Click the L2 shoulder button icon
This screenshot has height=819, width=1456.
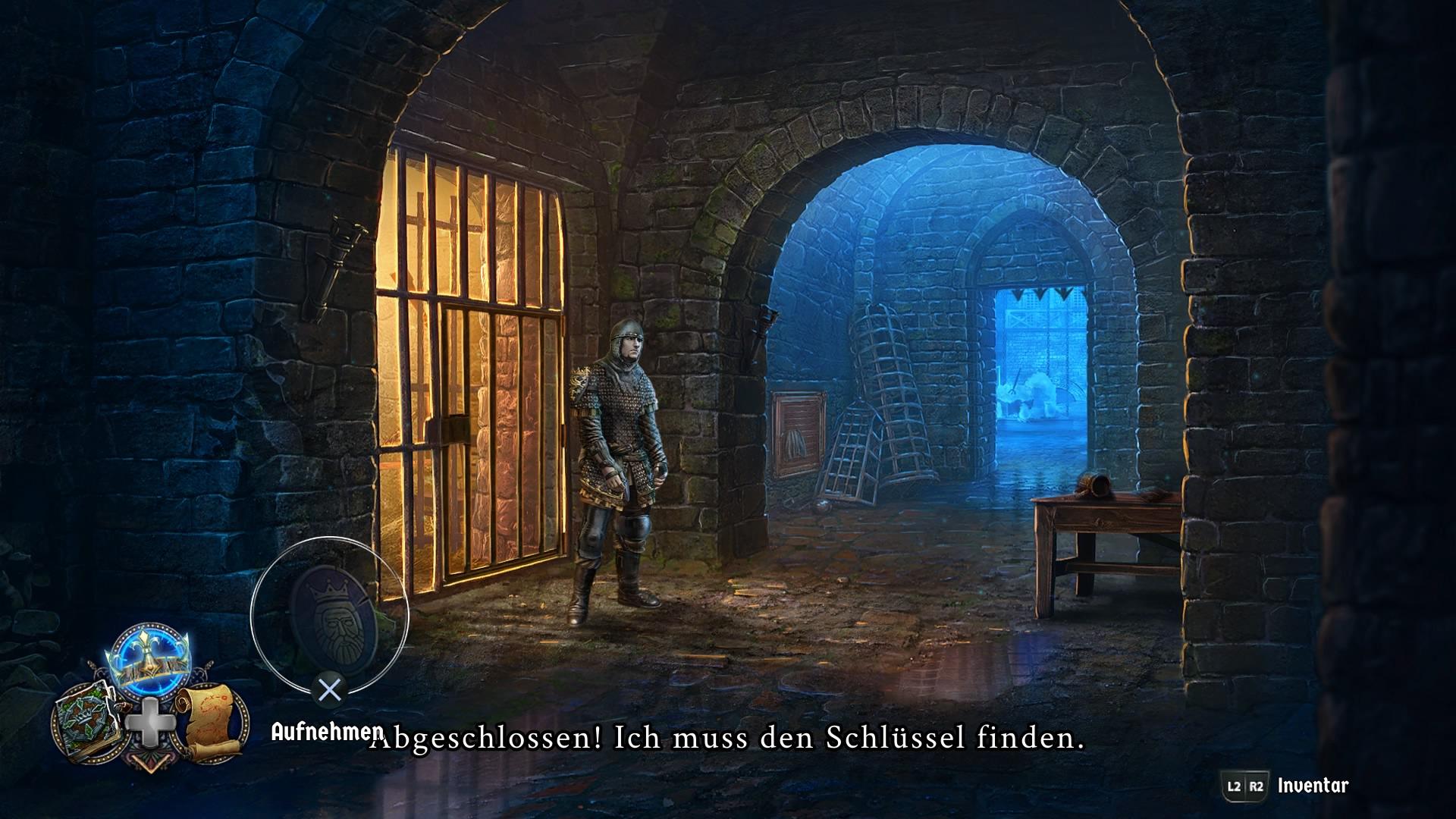(x=1235, y=786)
